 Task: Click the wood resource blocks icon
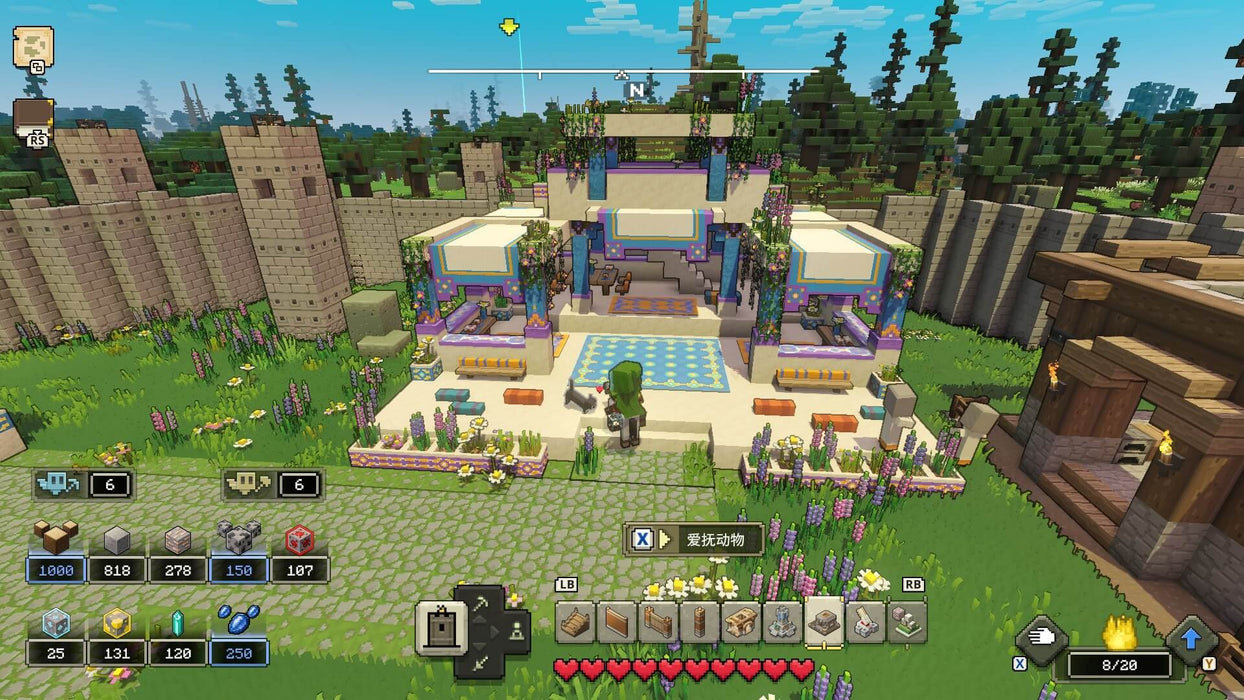[56, 538]
